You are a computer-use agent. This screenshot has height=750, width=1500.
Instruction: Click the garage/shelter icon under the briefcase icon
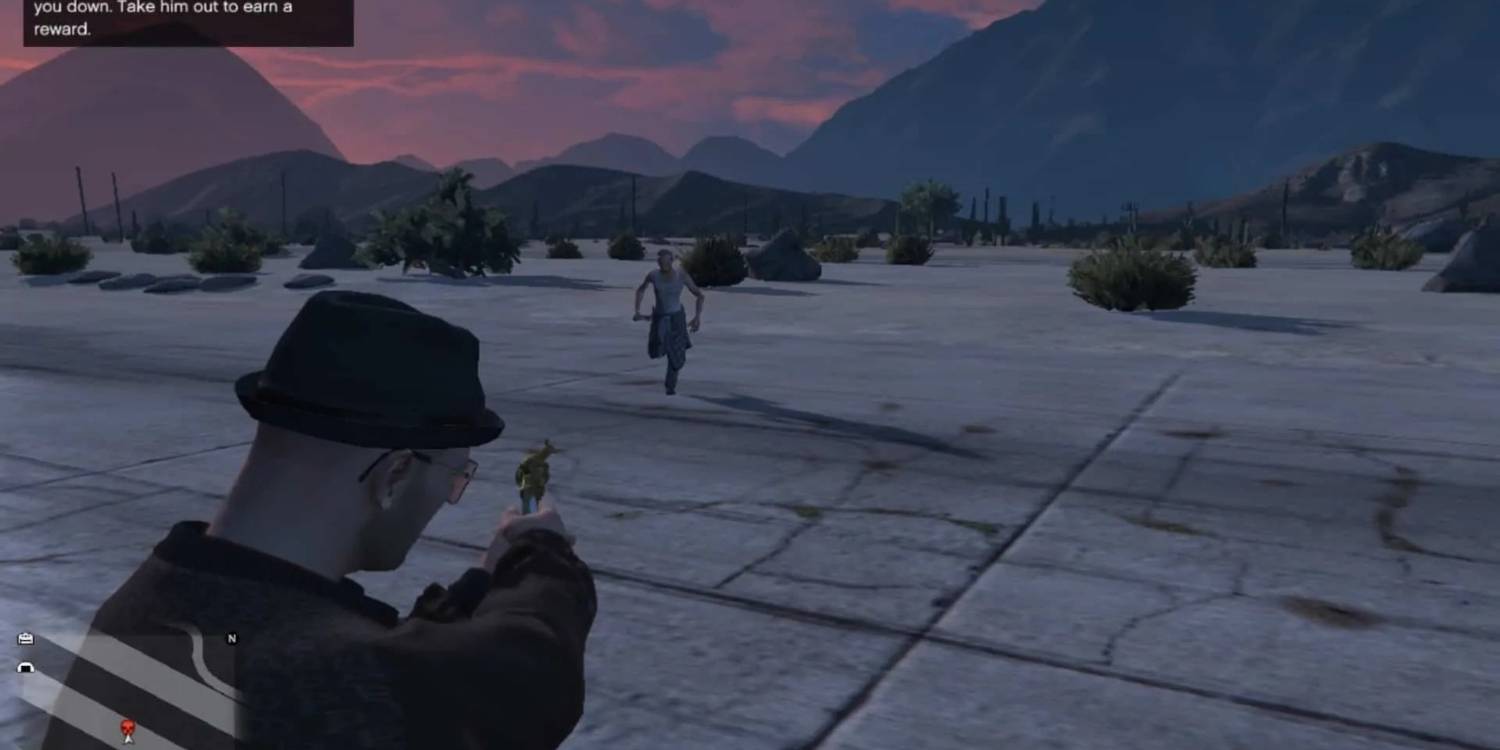pyautogui.click(x=25, y=668)
